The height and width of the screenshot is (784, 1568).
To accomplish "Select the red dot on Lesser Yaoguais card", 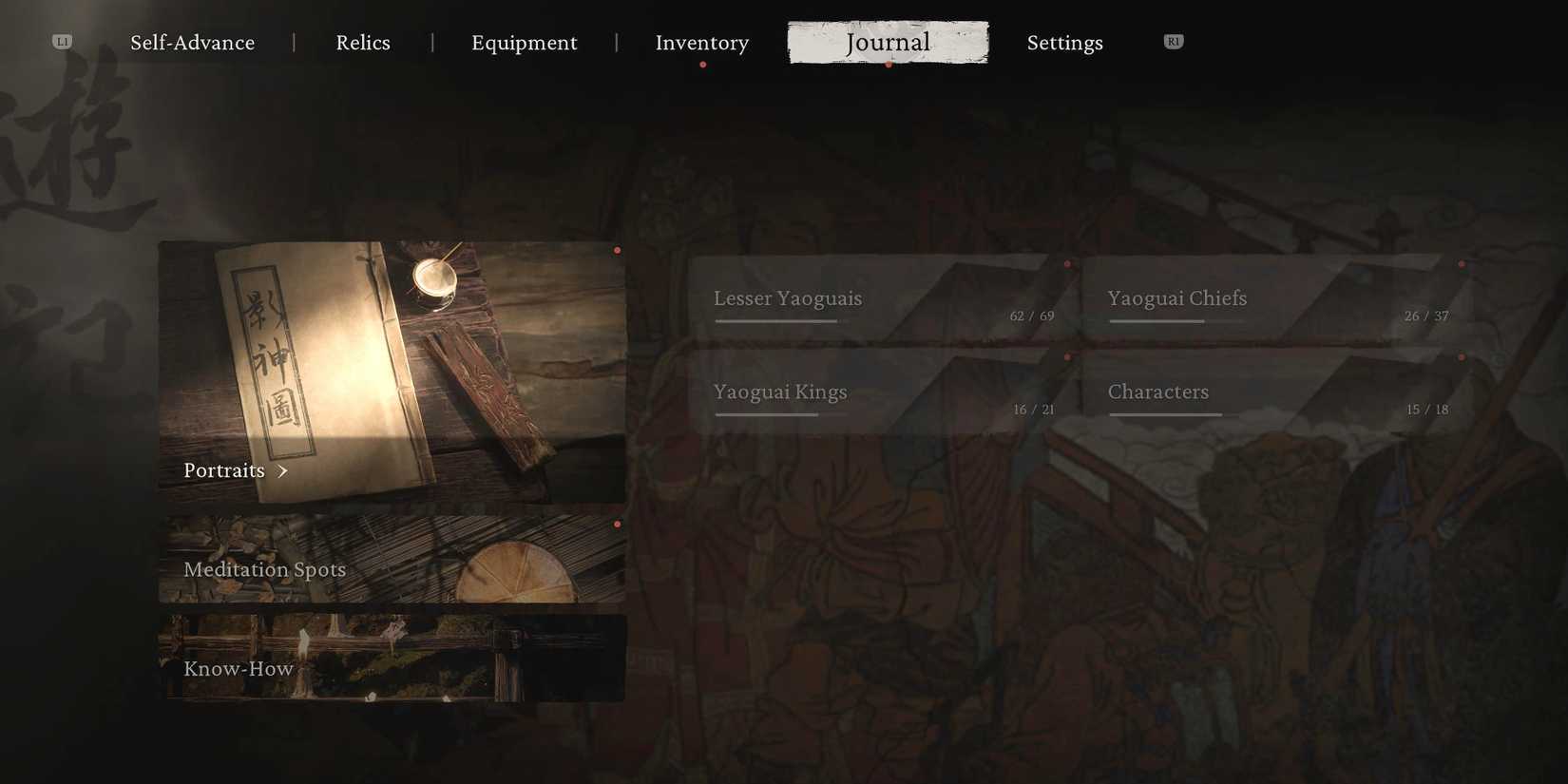I will 1066,264.
